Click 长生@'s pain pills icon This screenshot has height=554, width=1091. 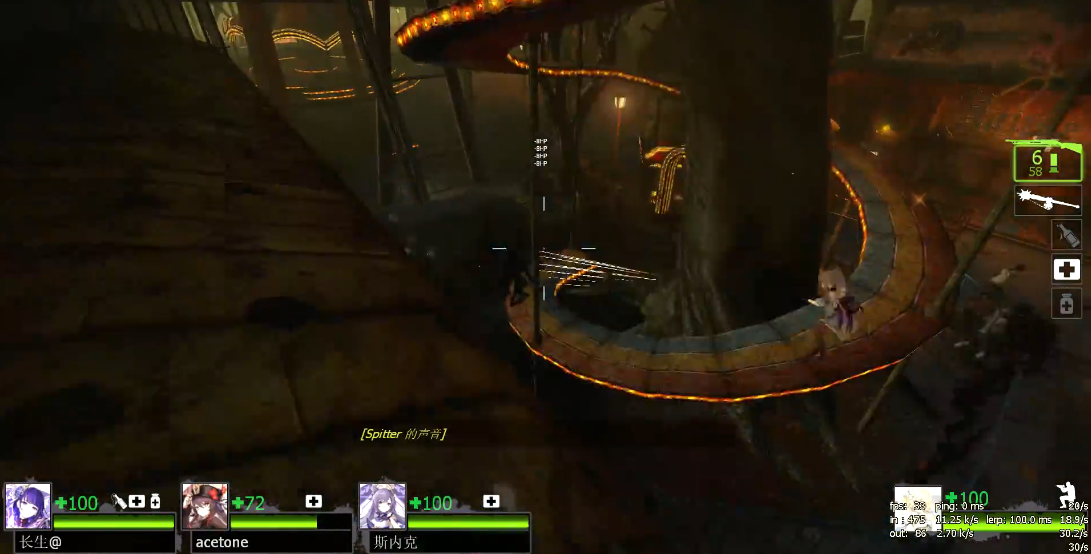pyautogui.click(x=155, y=502)
